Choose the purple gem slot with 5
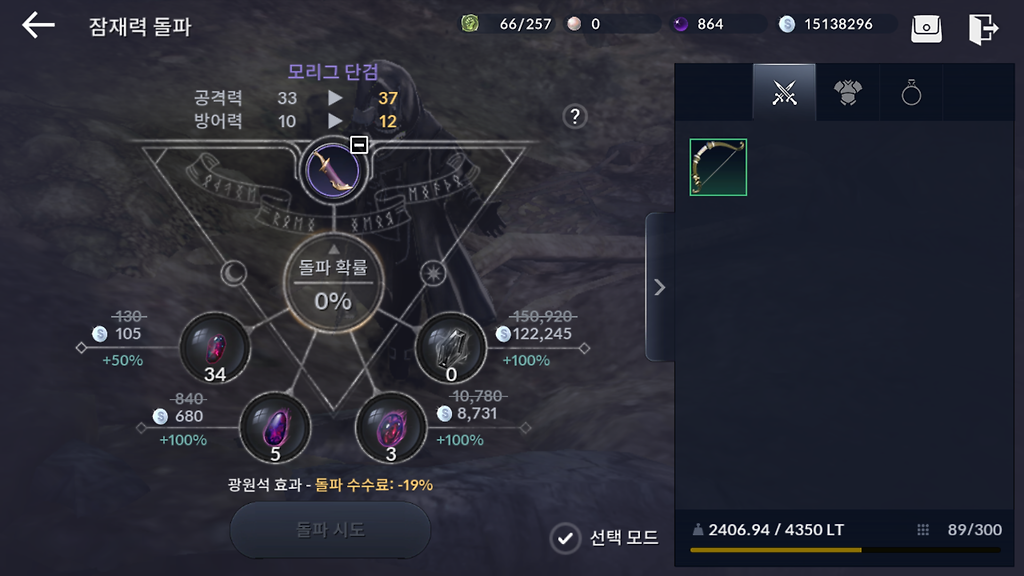Image resolution: width=1024 pixels, height=576 pixels. [274, 427]
